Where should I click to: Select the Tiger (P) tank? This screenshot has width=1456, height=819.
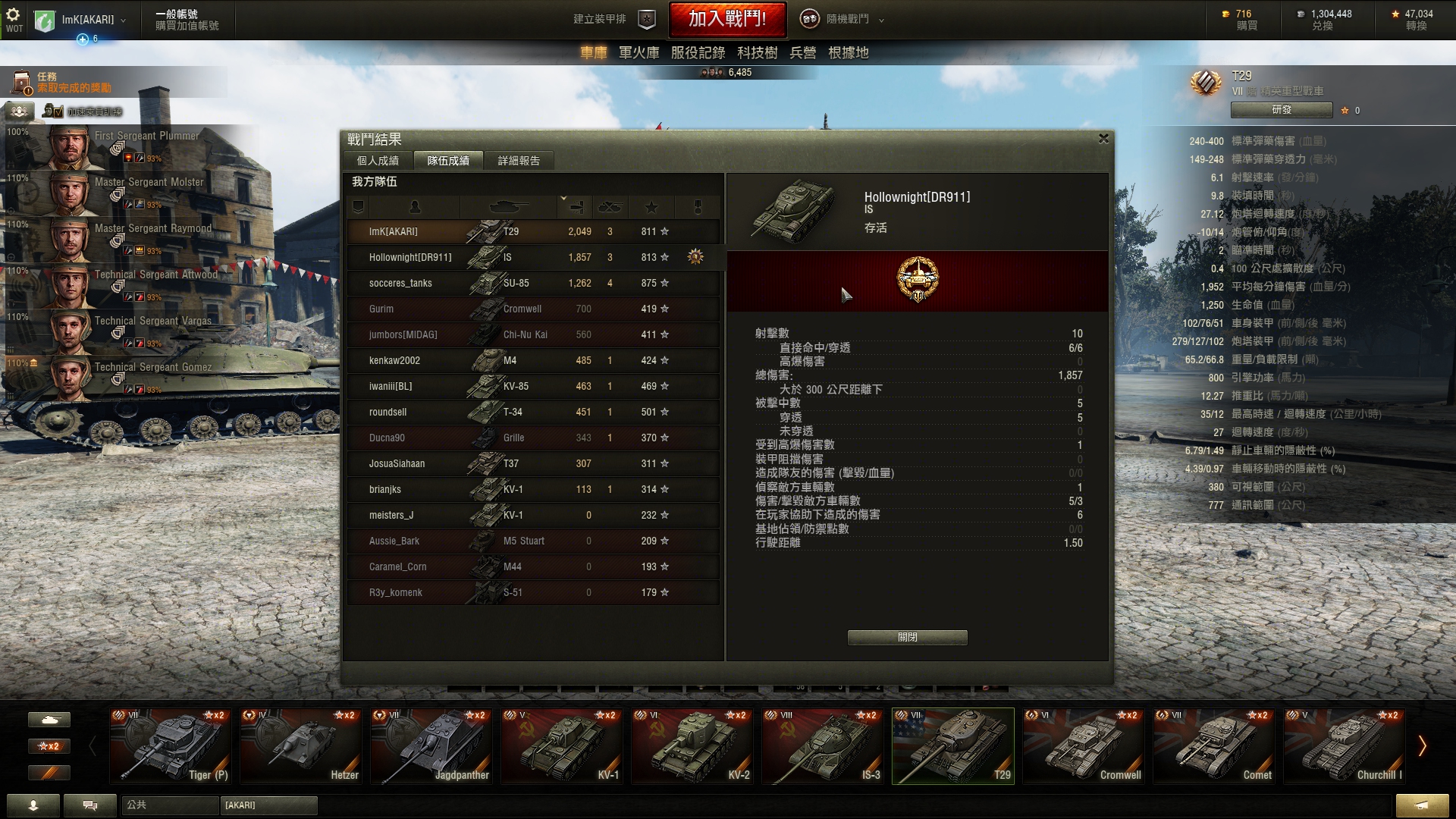pos(170,746)
